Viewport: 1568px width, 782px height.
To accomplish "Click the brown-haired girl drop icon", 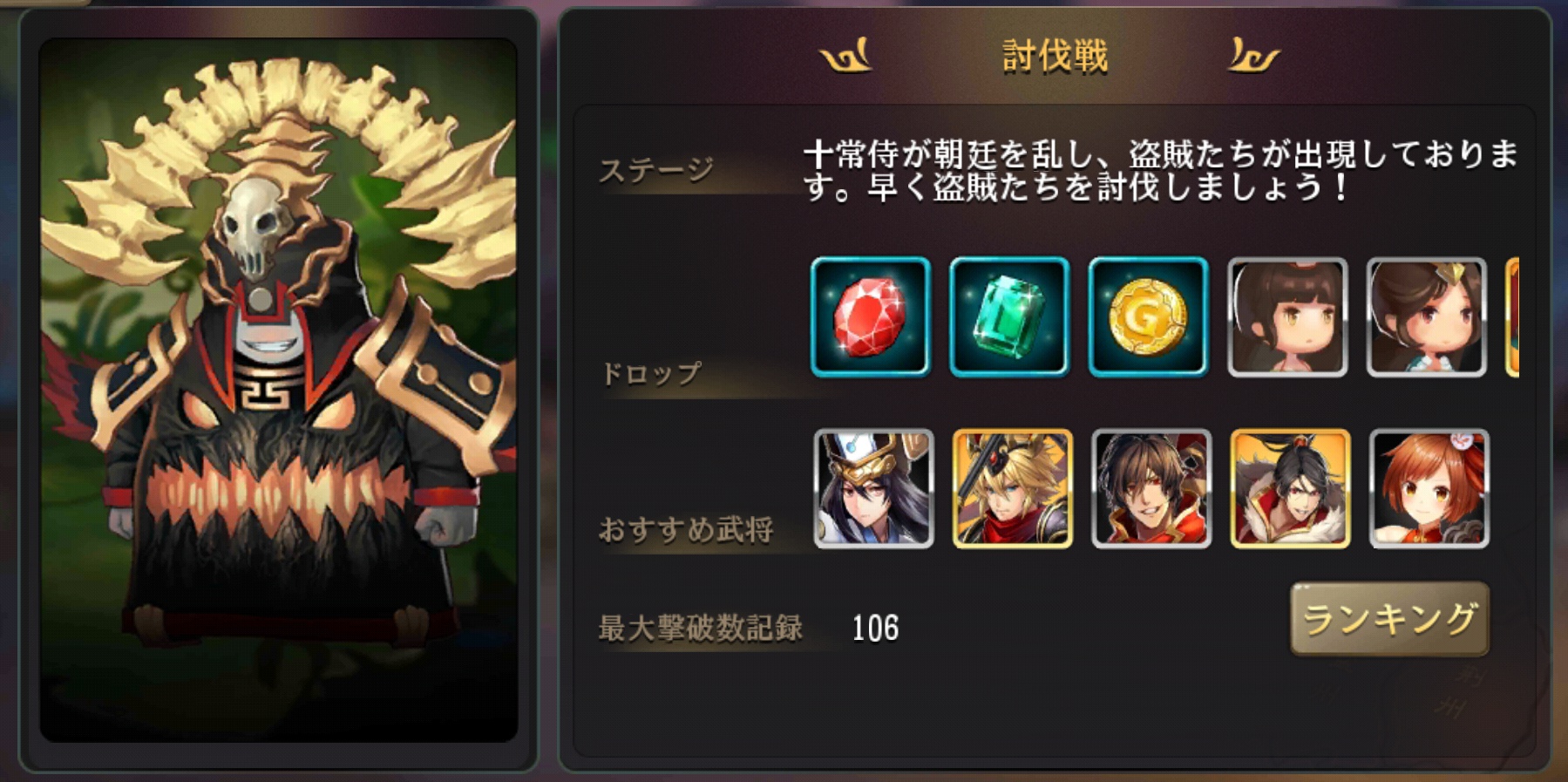I will 1288,317.
